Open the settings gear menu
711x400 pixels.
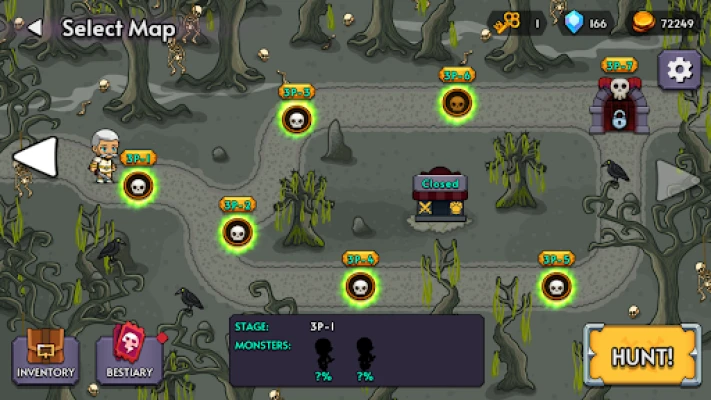(679, 69)
